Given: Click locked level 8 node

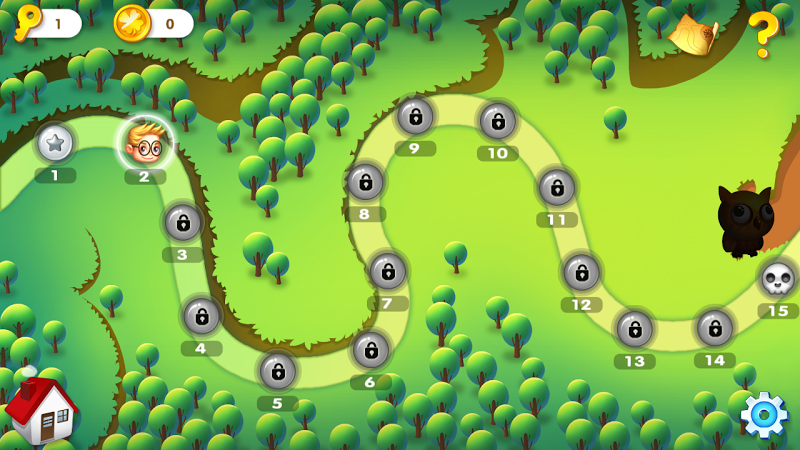Looking at the screenshot, I should pos(365,182).
